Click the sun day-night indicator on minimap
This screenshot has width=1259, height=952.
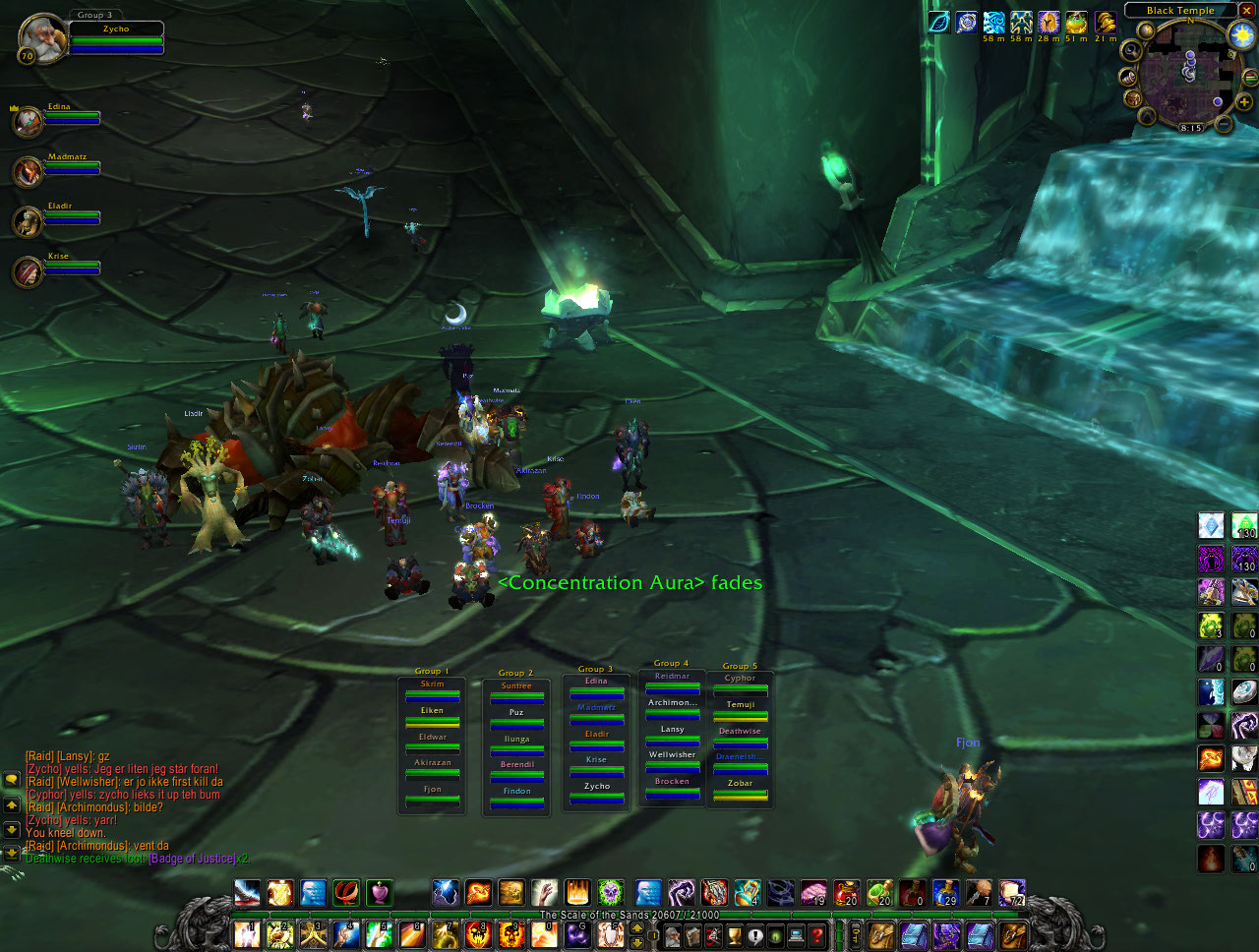[1241, 35]
